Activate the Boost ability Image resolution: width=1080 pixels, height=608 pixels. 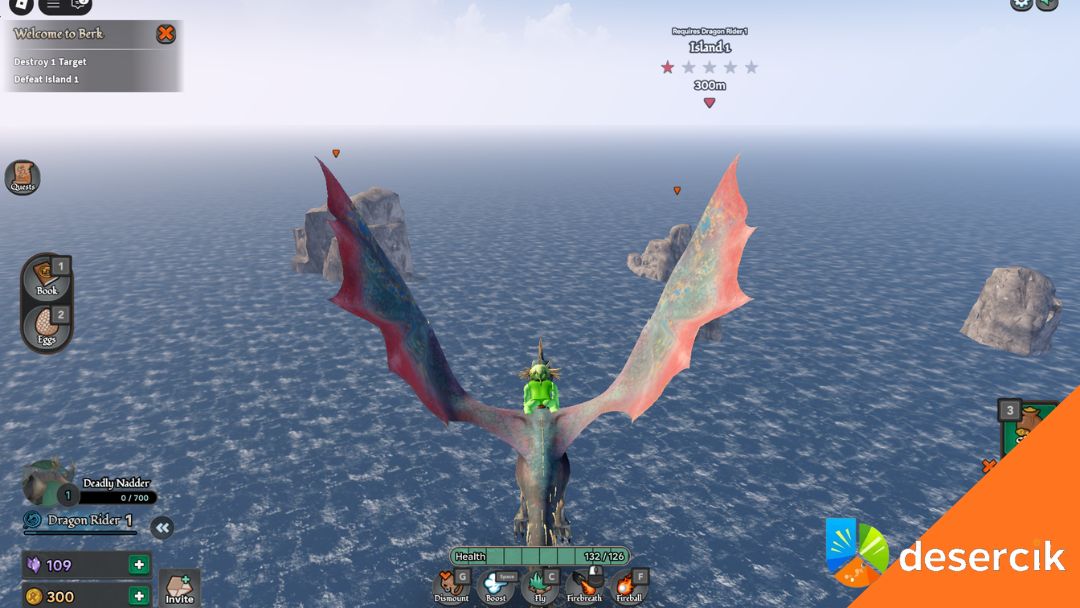click(496, 586)
